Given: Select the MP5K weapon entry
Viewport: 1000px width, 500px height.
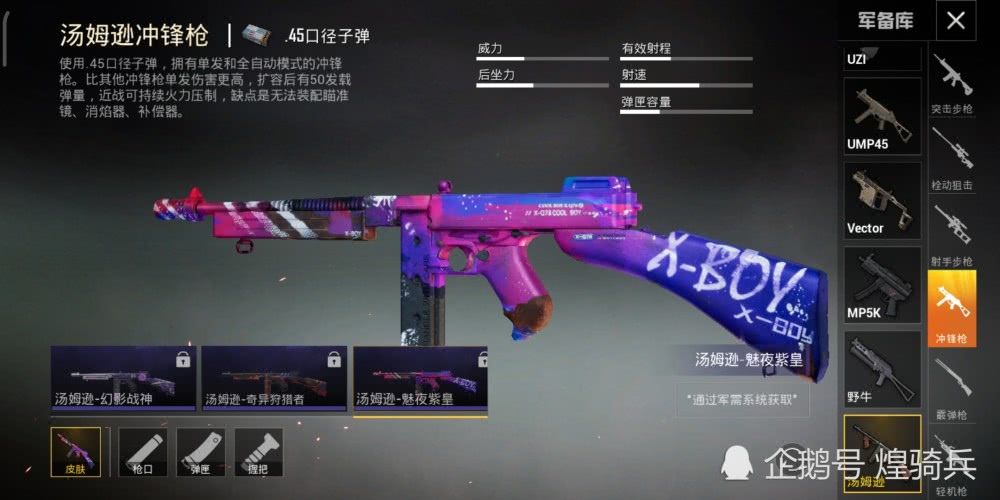Looking at the screenshot, I should [882, 285].
